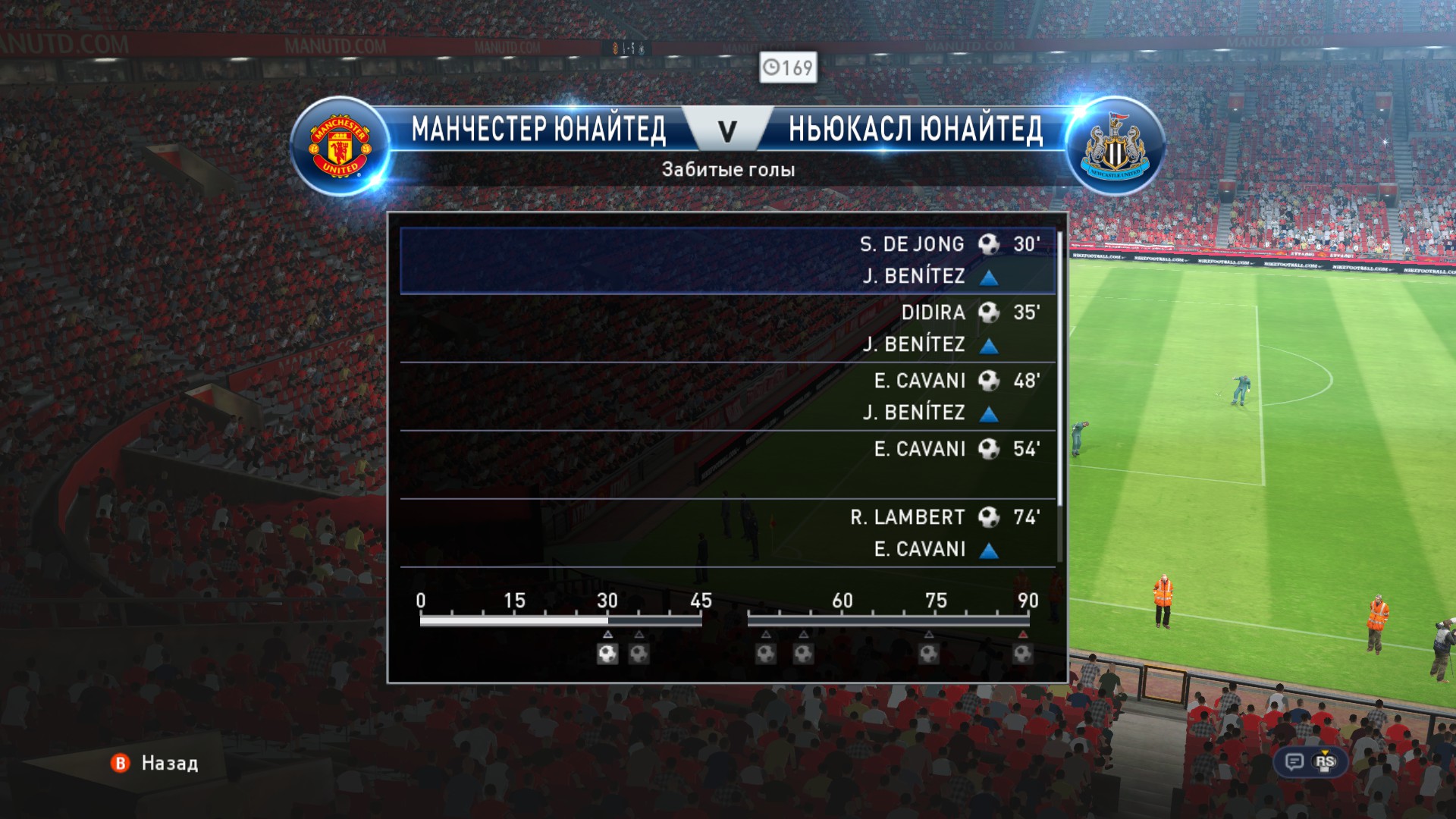The image size is (1456, 819).
Task: Click the timeline ball marker under the red arrow
Action: click(1022, 654)
